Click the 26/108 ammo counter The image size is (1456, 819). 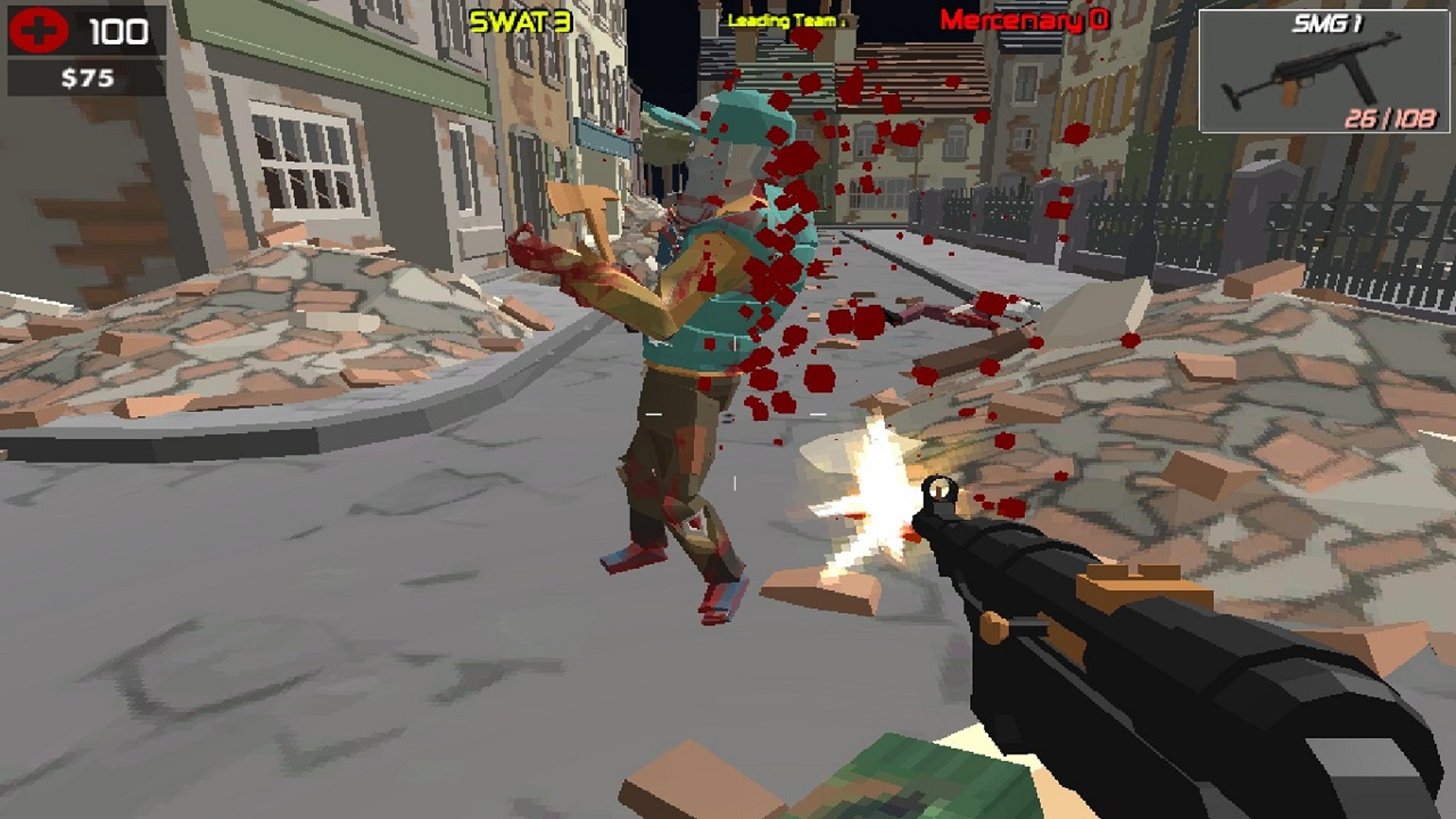tap(1395, 120)
